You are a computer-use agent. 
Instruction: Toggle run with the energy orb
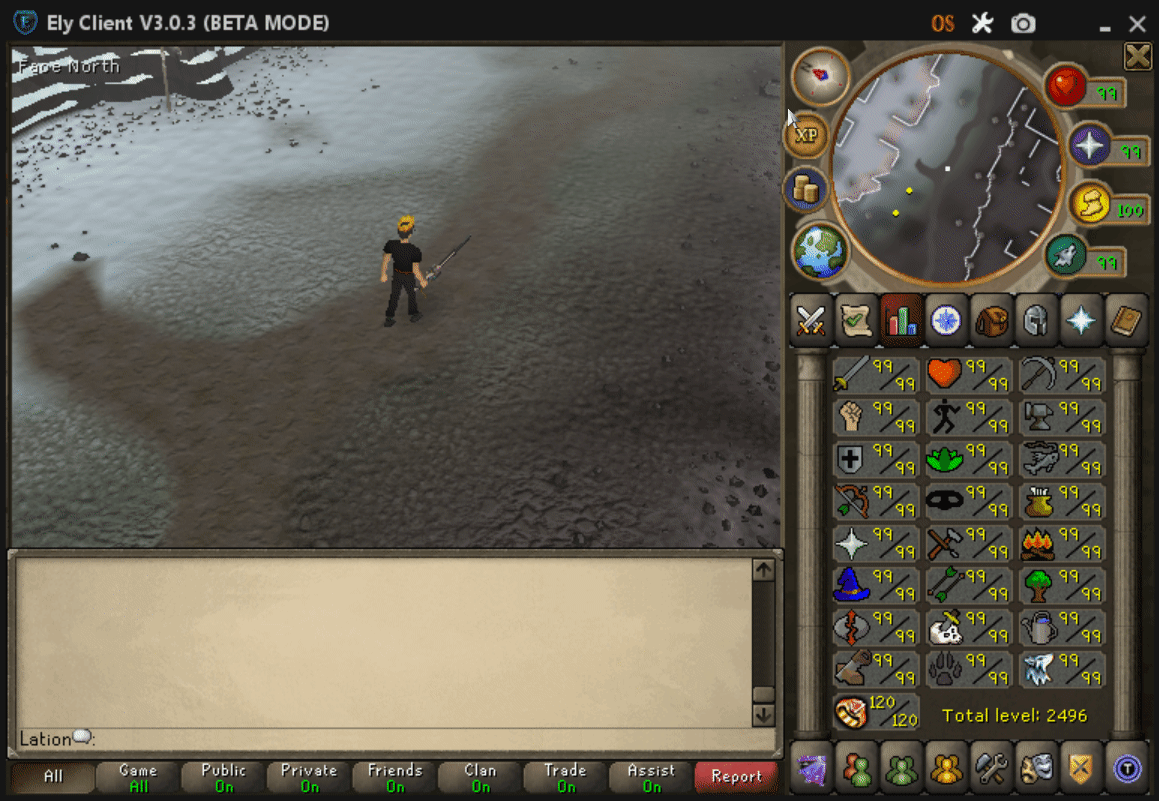pos(1090,205)
